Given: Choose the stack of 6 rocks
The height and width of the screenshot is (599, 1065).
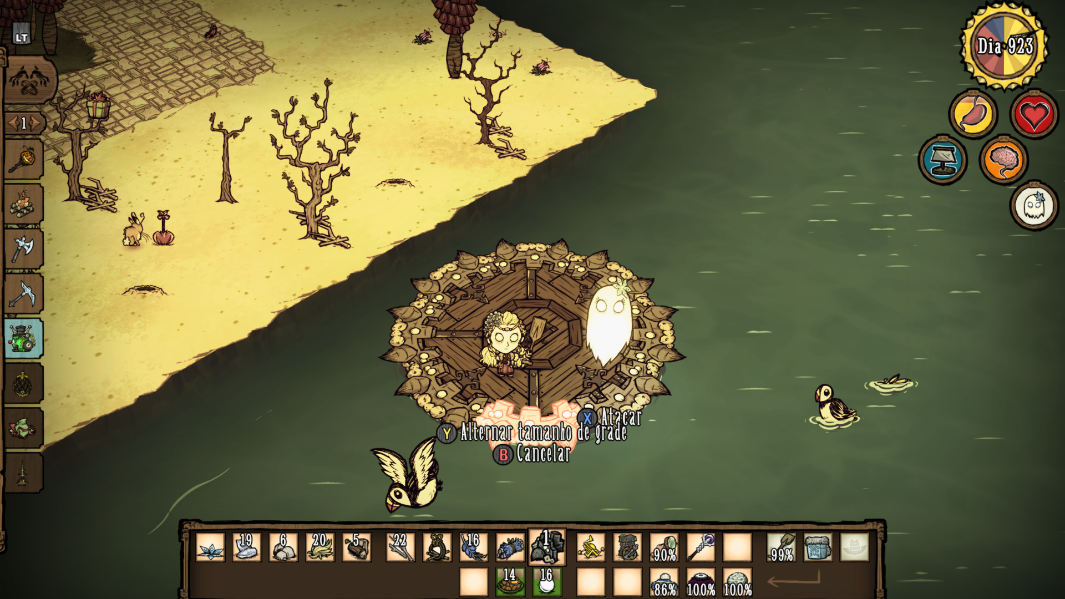Looking at the screenshot, I should [x=284, y=547].
